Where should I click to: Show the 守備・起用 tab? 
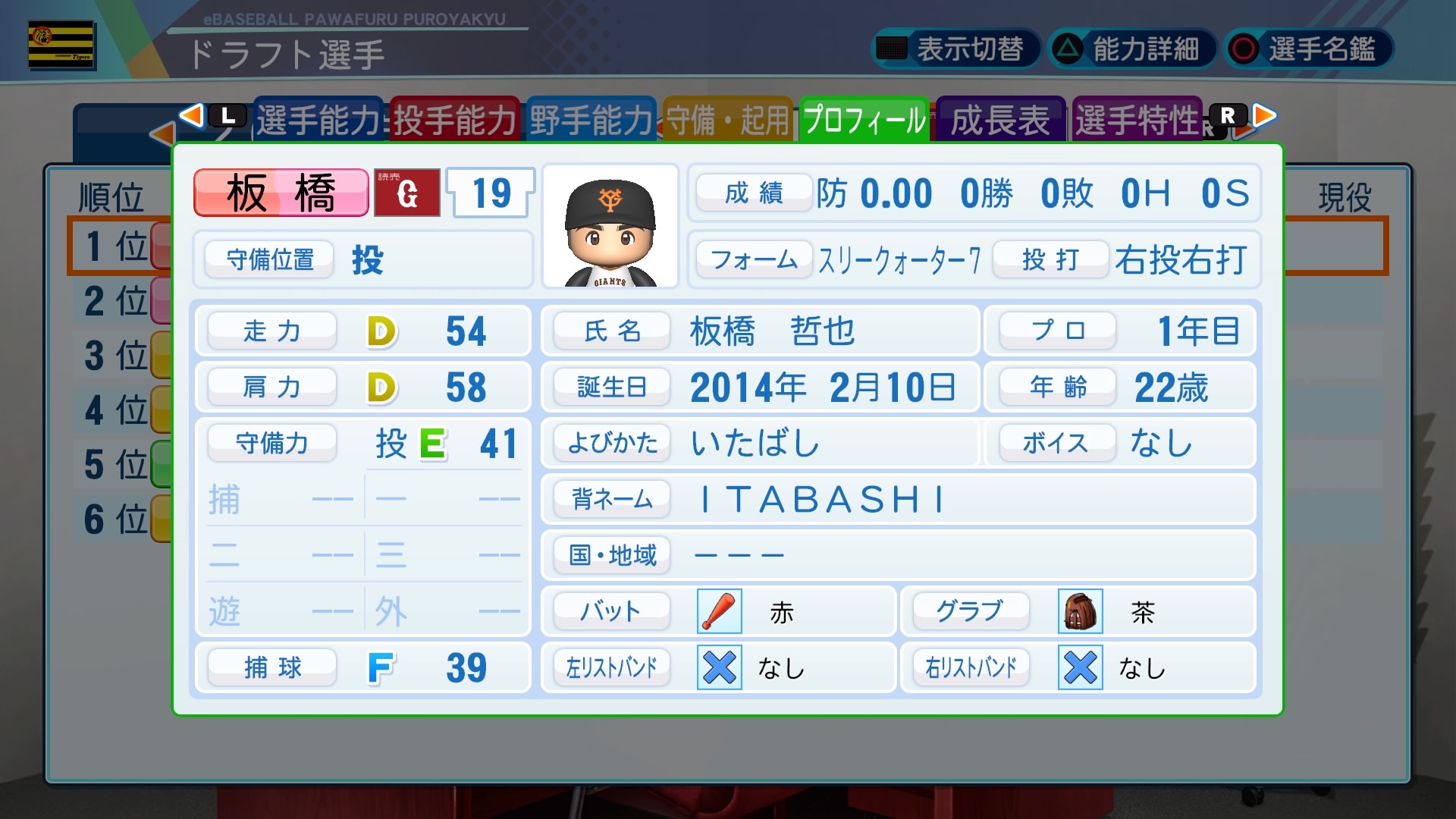click(x=727, y=120)
